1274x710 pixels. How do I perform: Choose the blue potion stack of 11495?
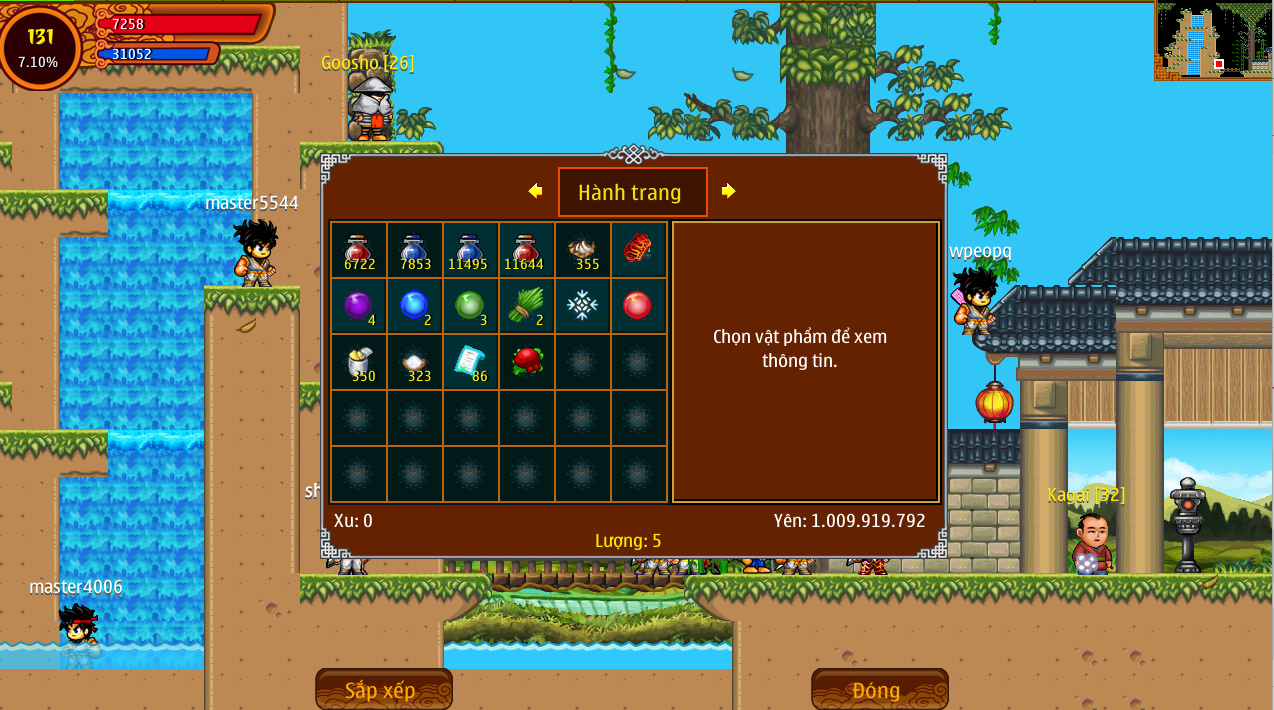470,250
